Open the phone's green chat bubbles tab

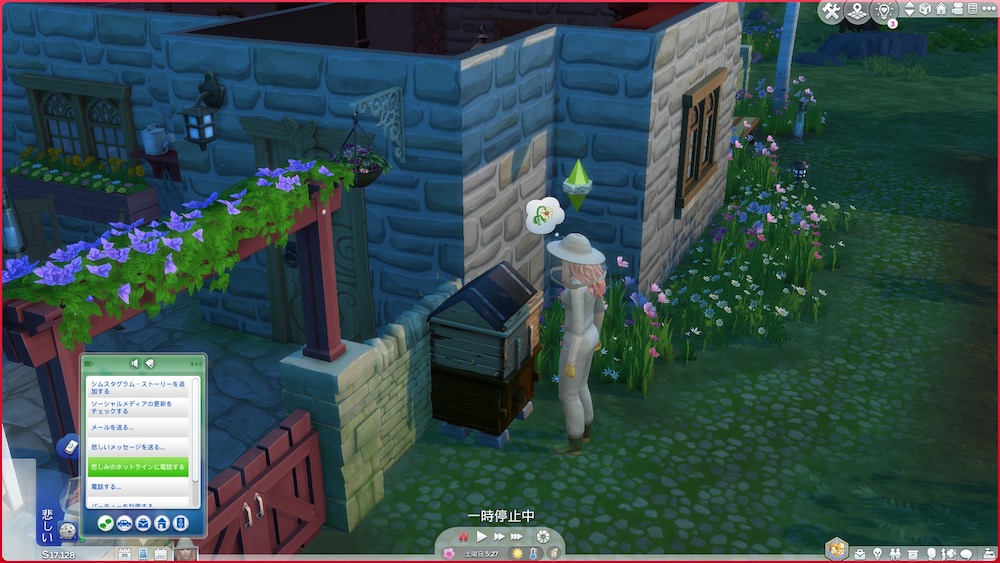[x=104, y=523]
